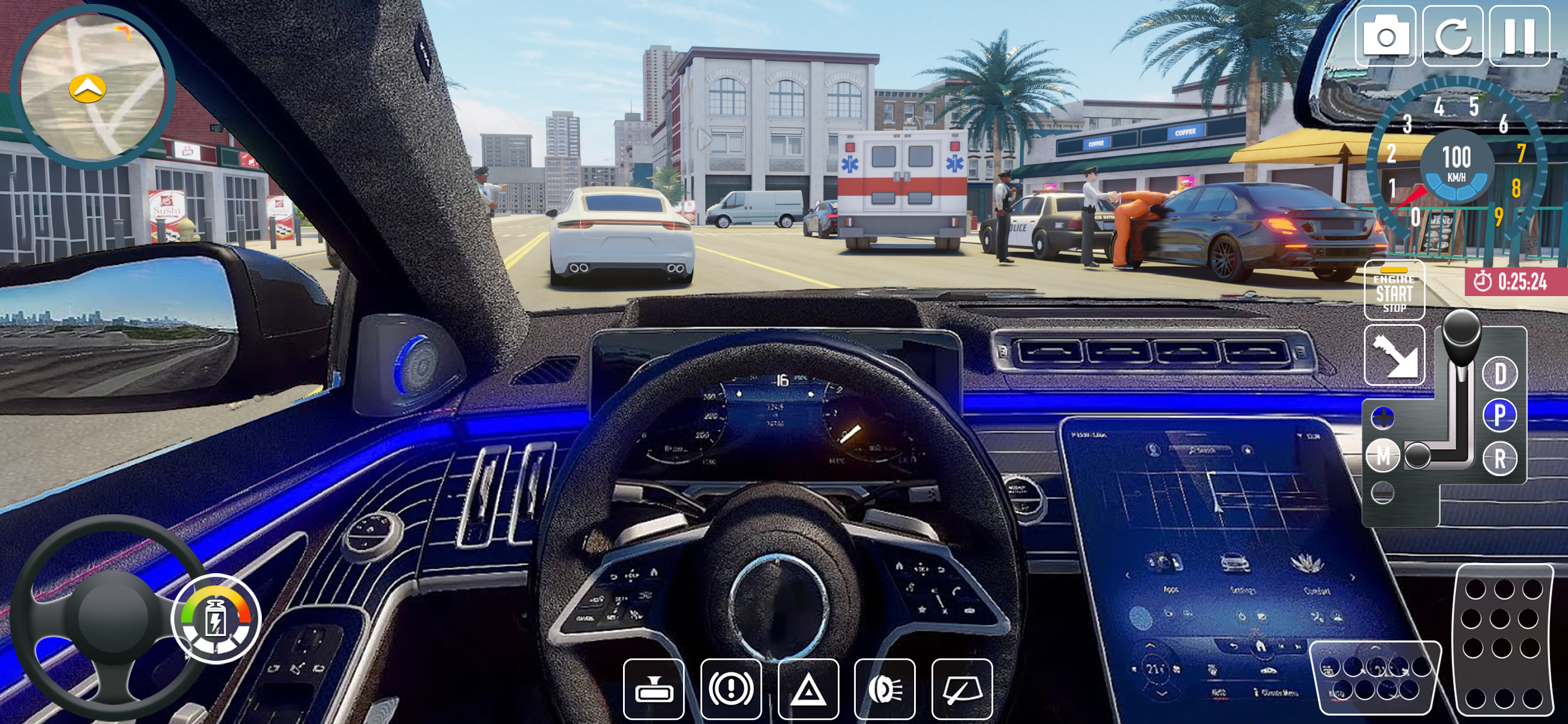The image size is (1568, 724).
Task: Toggle the Engine Start Stop button
Action: [1394, 291]
